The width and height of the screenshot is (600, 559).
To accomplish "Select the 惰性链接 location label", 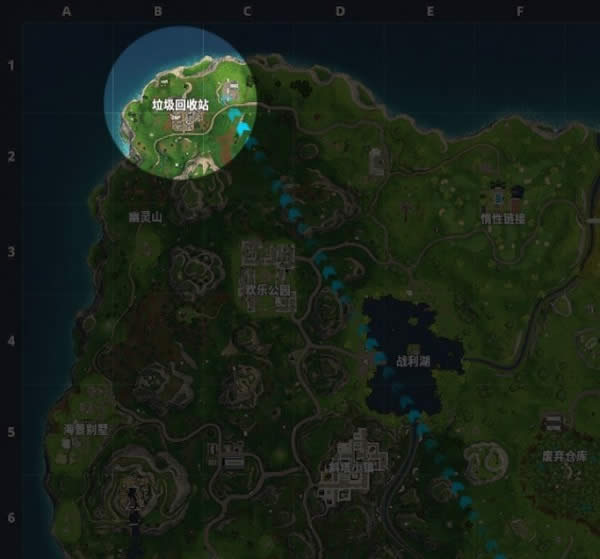I will coord(502,218).
